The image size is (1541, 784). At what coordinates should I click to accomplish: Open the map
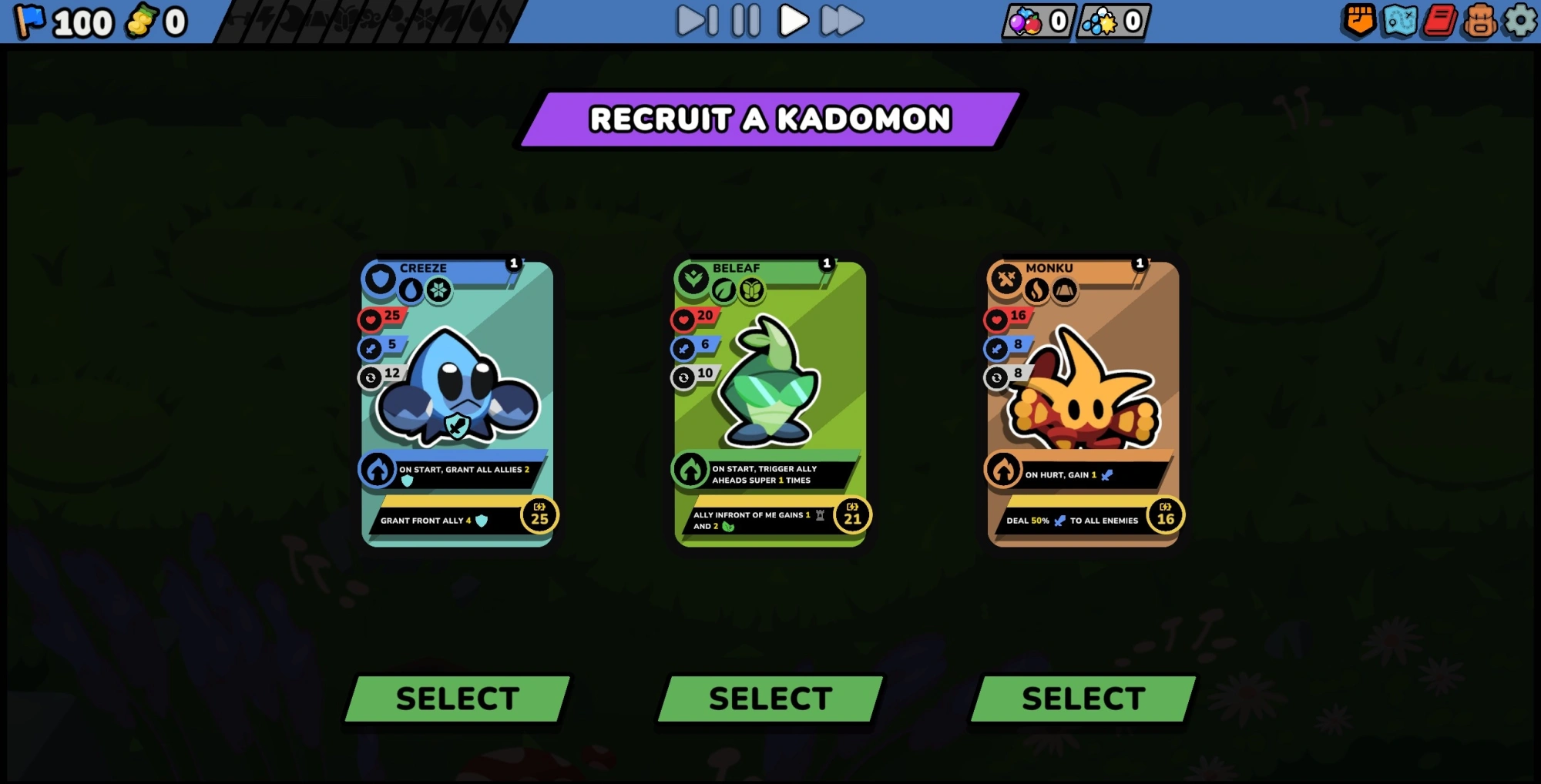click(1399, 21)
